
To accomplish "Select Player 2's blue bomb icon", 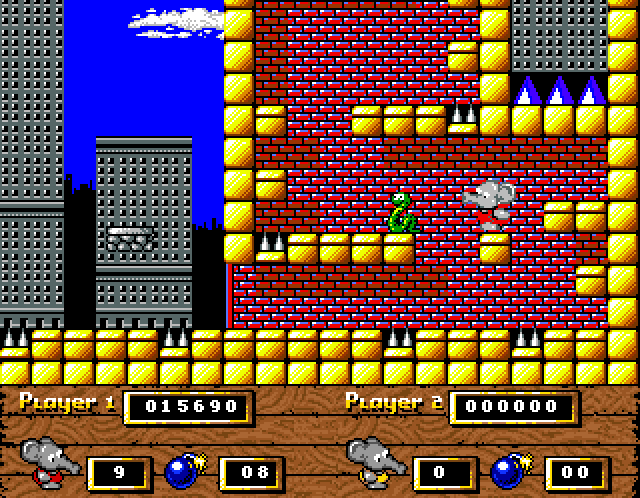I will click(511, 467).
